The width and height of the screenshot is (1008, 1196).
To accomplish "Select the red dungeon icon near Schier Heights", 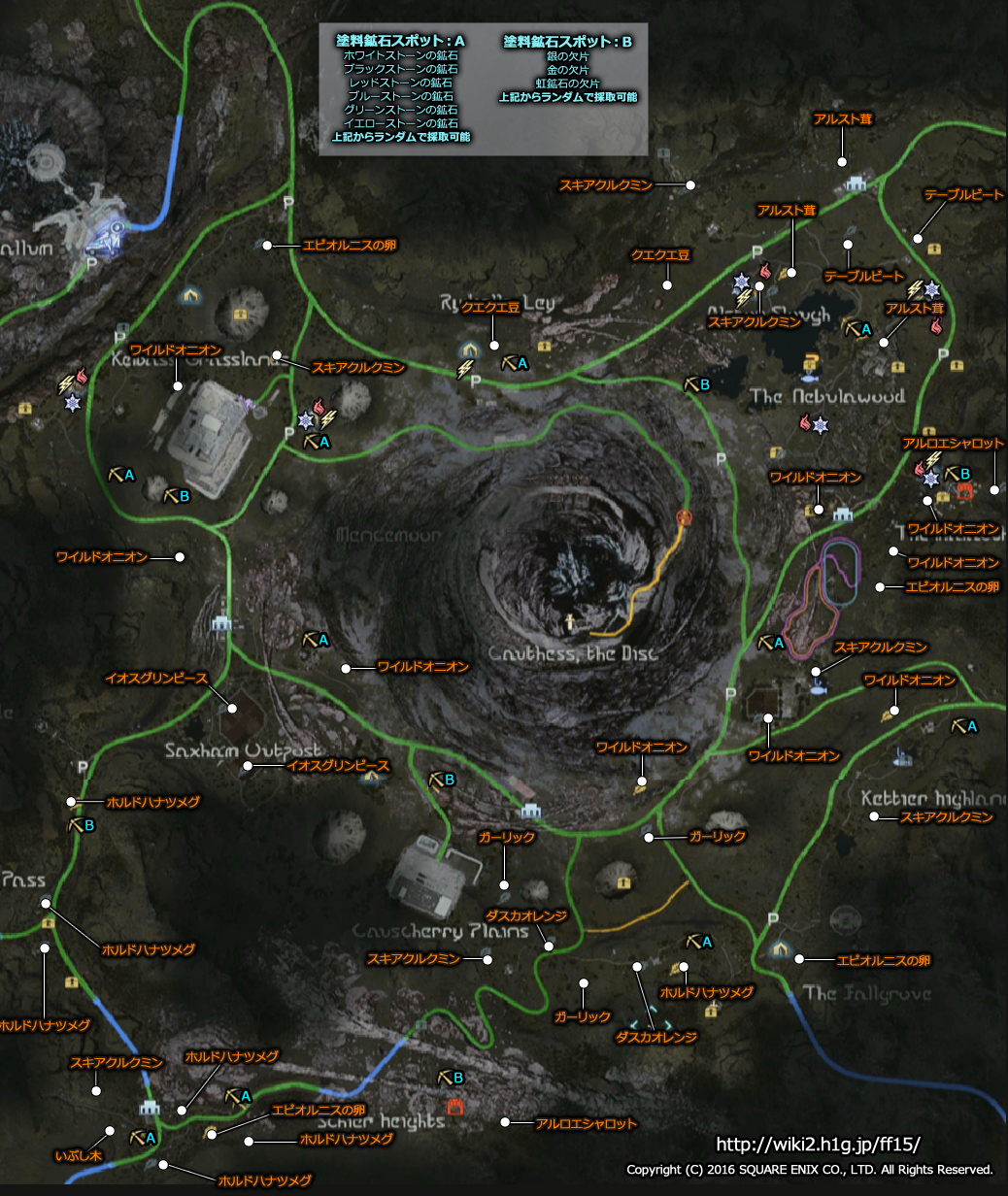I will pos(454,1106).
